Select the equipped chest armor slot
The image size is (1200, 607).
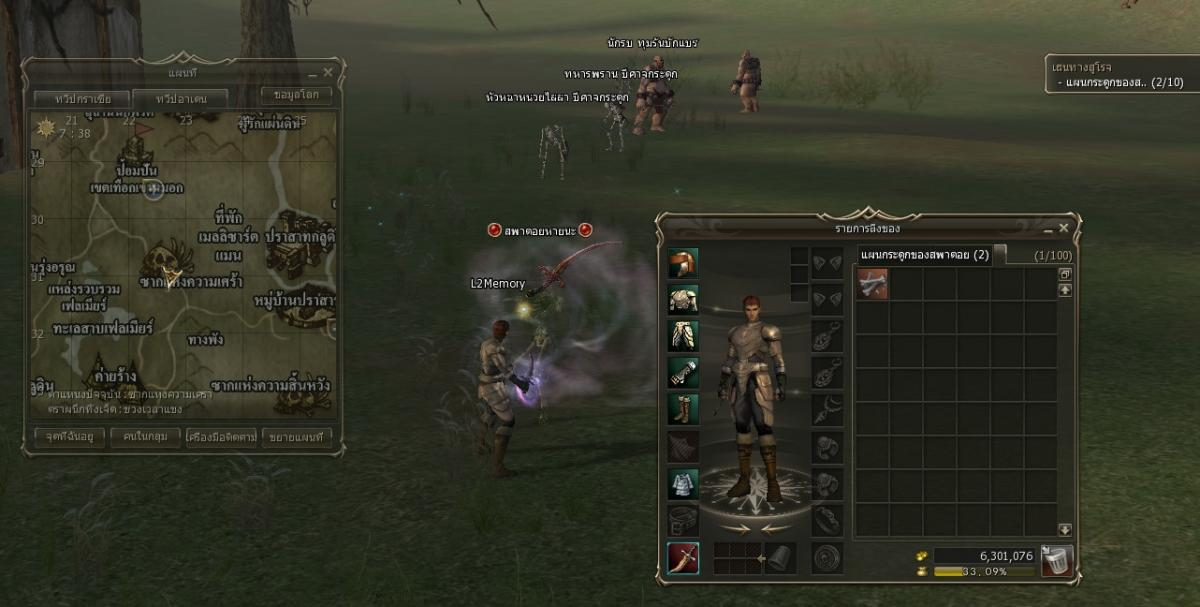[x=683, y=299]
